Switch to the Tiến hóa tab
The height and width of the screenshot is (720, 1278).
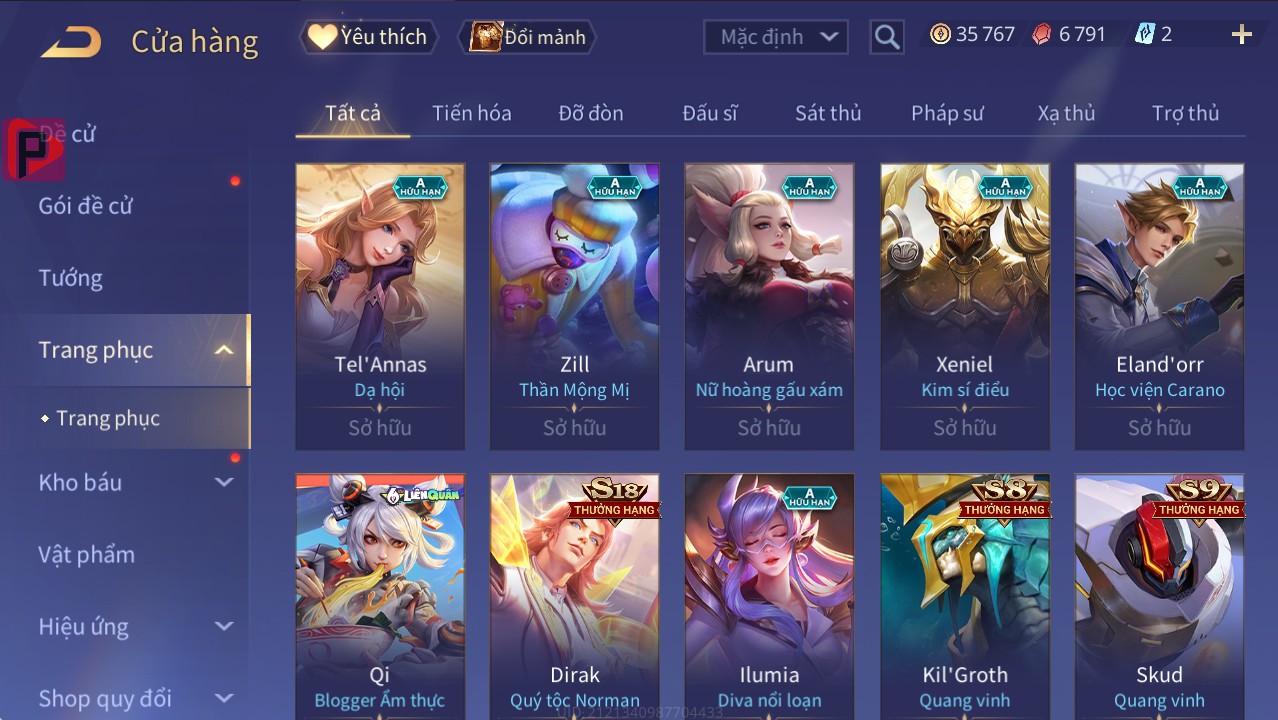pos(471,113)
